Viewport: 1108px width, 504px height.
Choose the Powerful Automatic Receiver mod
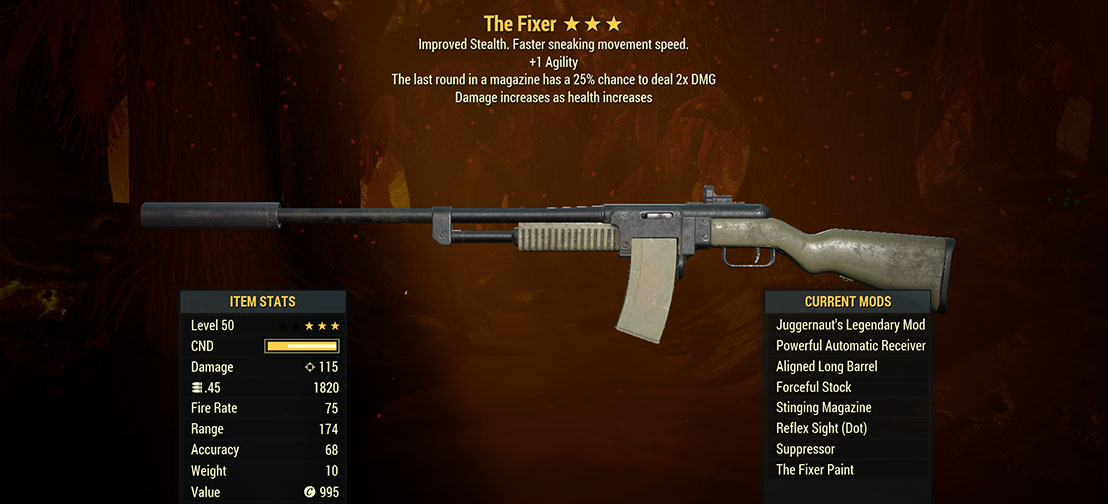pos(850,346)
